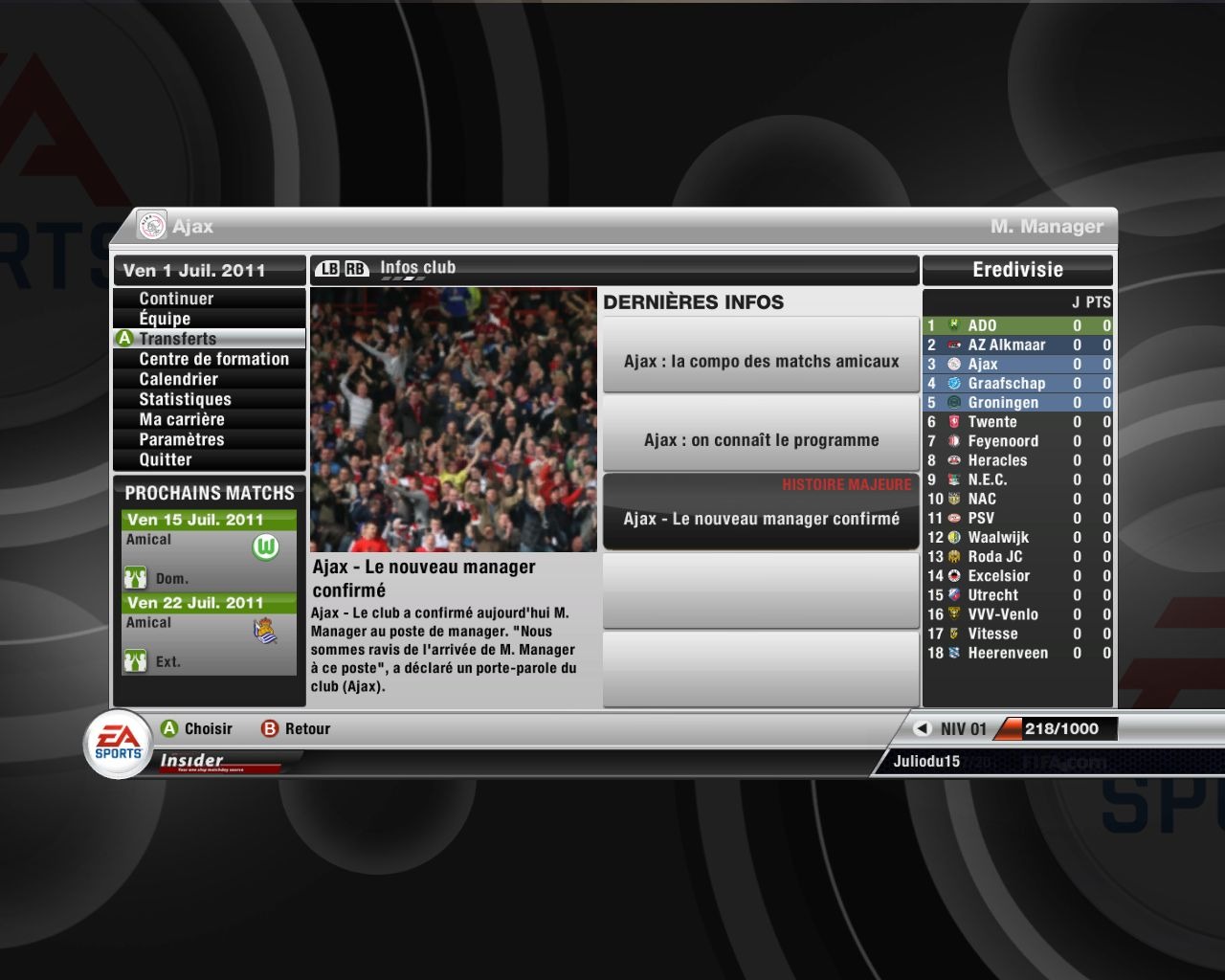1225x980 pixels.
Task: Open the story 'Ajax : on connaît le programme'
Action: (x=761, y=440)
